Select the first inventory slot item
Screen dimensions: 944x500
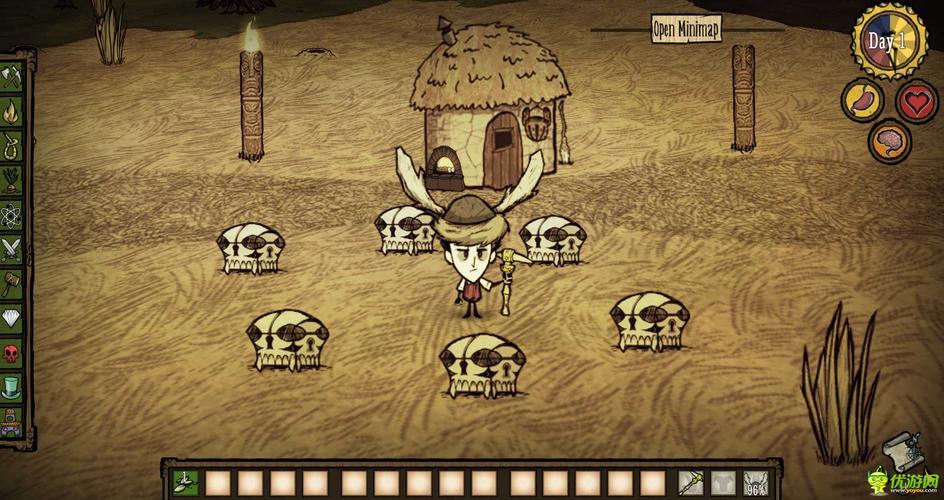click(184, 481)
